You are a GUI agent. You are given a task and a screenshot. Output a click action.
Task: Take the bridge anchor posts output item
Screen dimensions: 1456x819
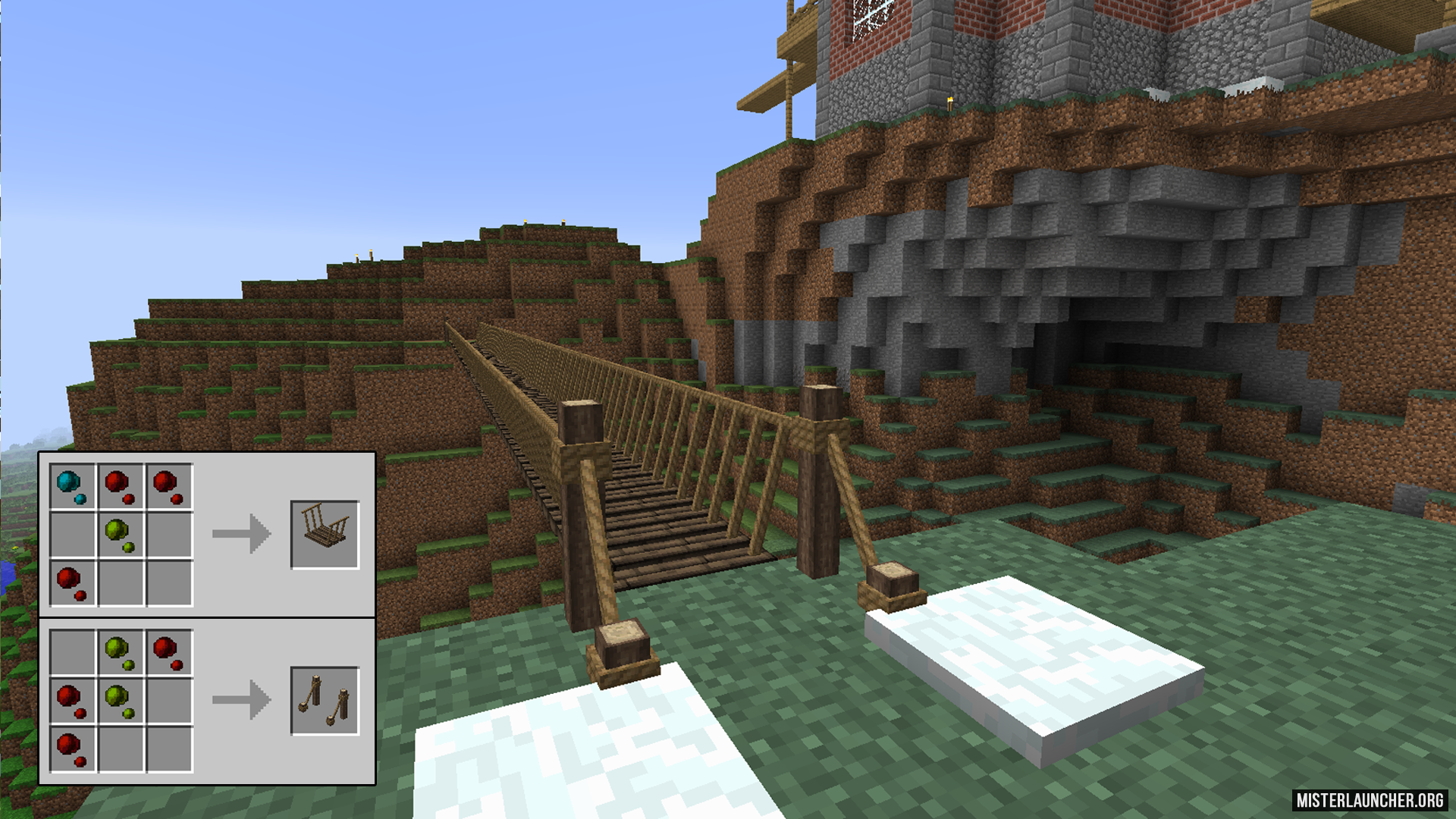pos(325,701)
